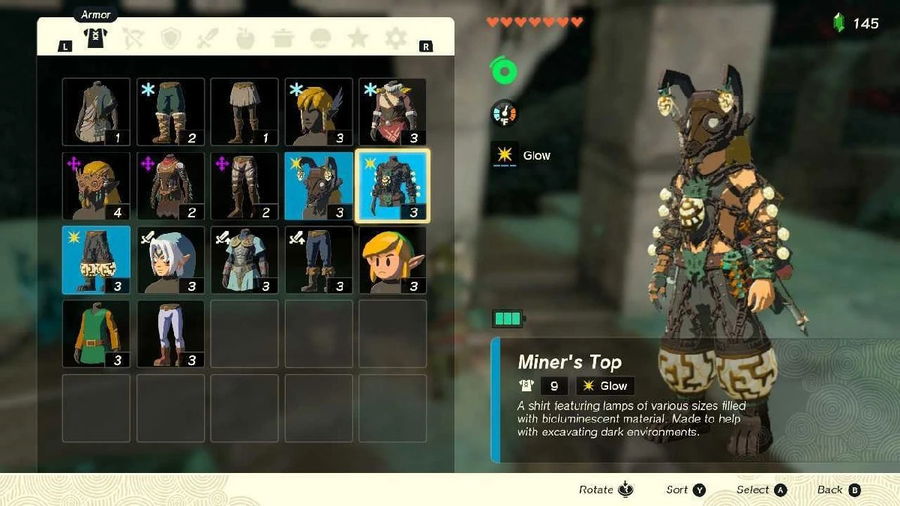Choose the feathered headdress with snowflake icon
Screen dimensions: 900x506
pos(319,112)
